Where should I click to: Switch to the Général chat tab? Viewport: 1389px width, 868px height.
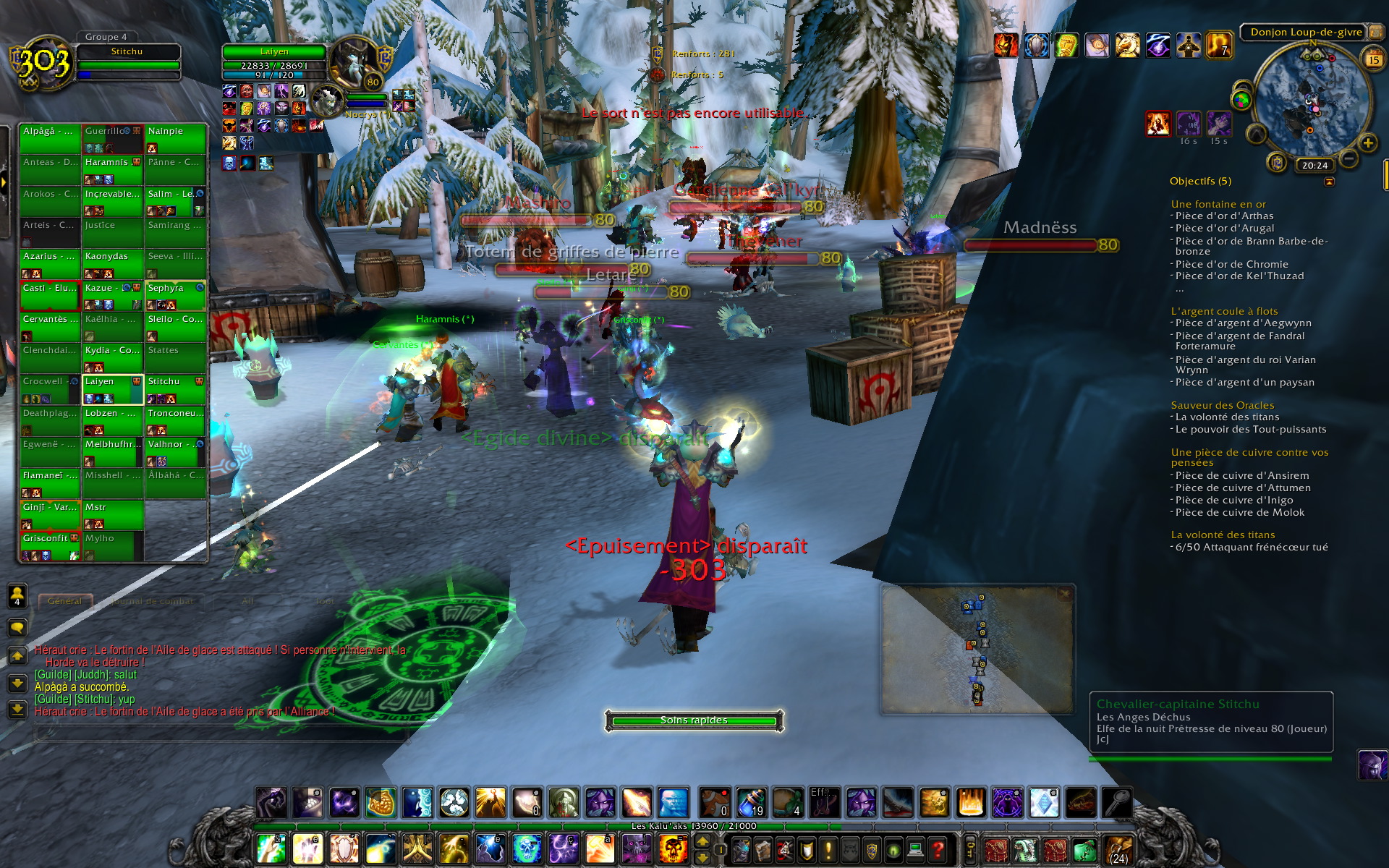[x=64, y=601]
